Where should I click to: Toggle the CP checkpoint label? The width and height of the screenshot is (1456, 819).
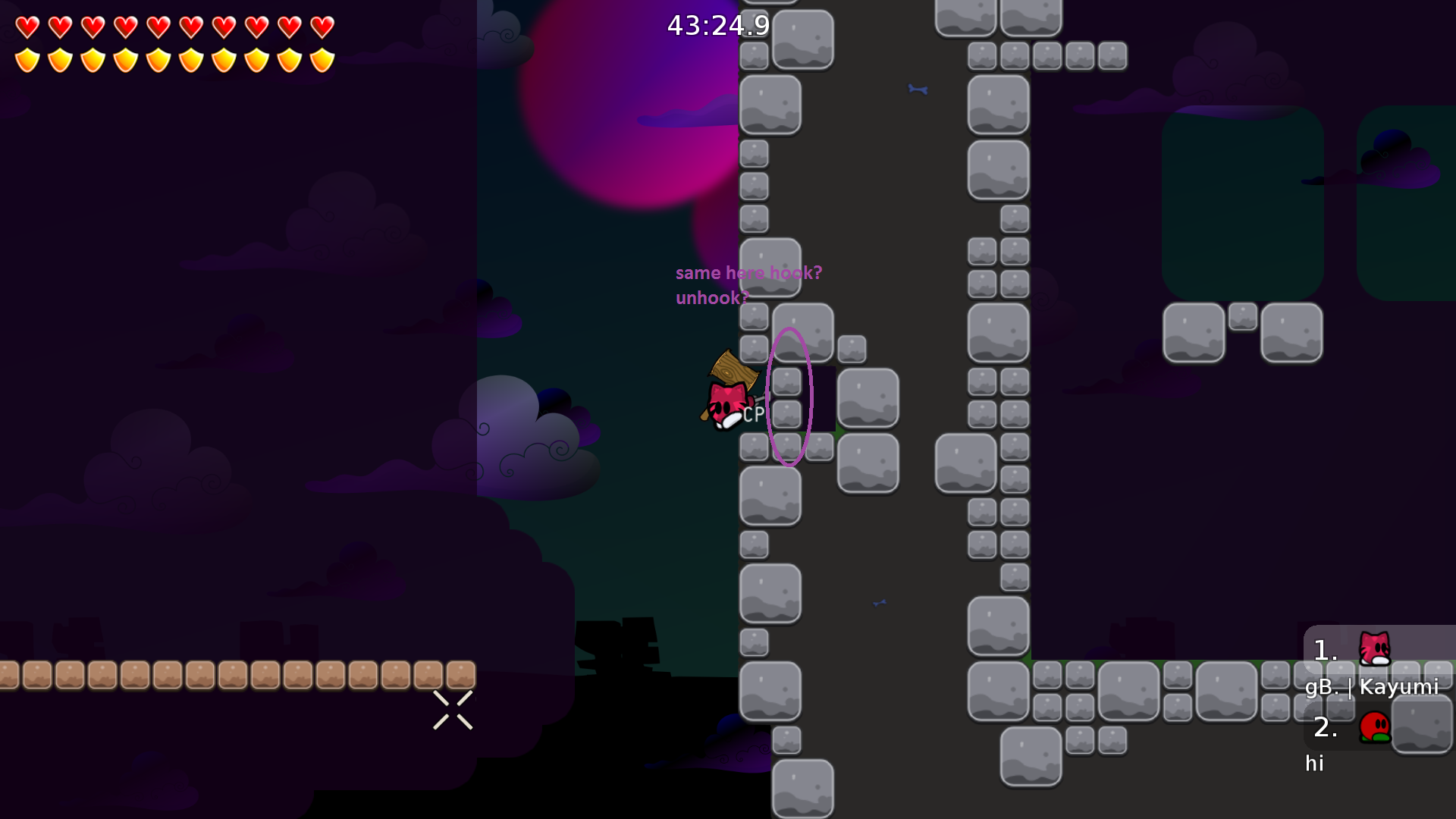coord(752,415)
